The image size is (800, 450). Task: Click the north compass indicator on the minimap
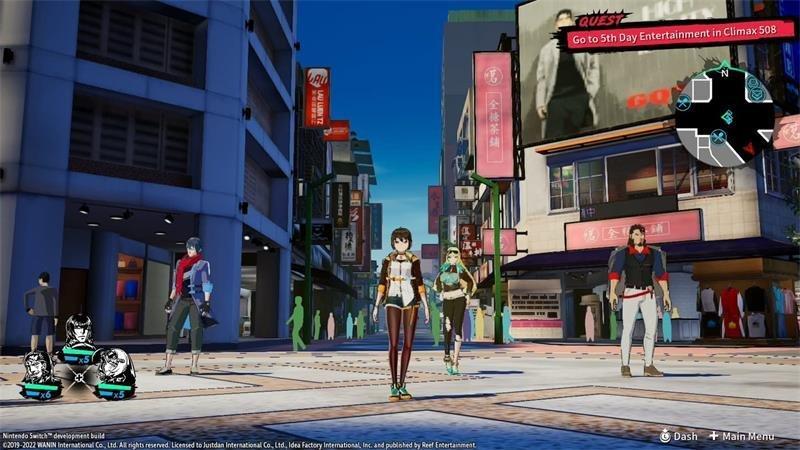tap(724, 72)
